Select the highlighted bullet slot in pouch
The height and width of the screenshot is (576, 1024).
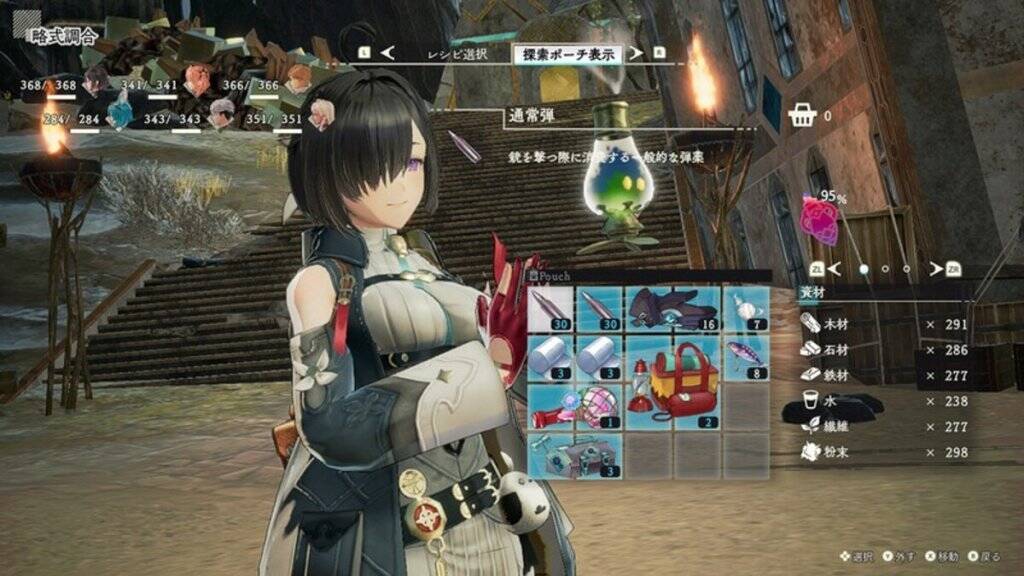[x=551, y=308]
